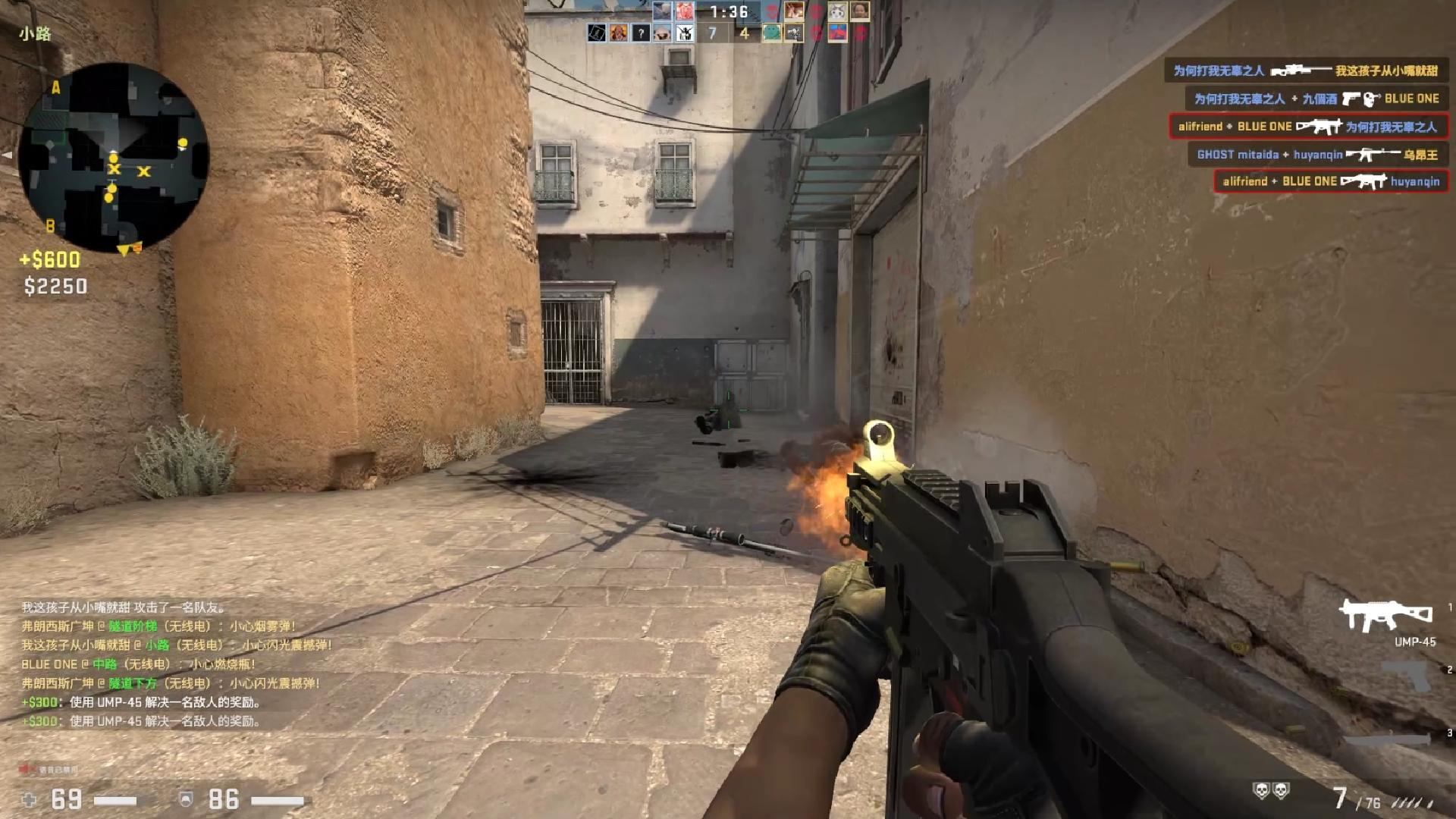Click the question mark player avatar

(x=641, y=33)
